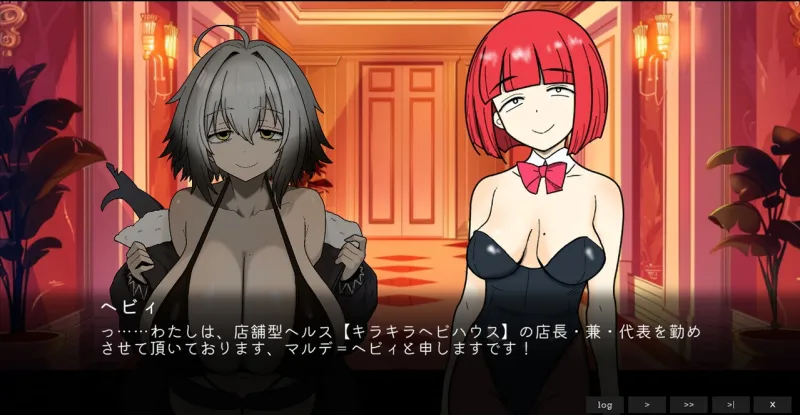Open the dialogue log
This screenshot has width=800, height=415.
click(x=604, y=404)
